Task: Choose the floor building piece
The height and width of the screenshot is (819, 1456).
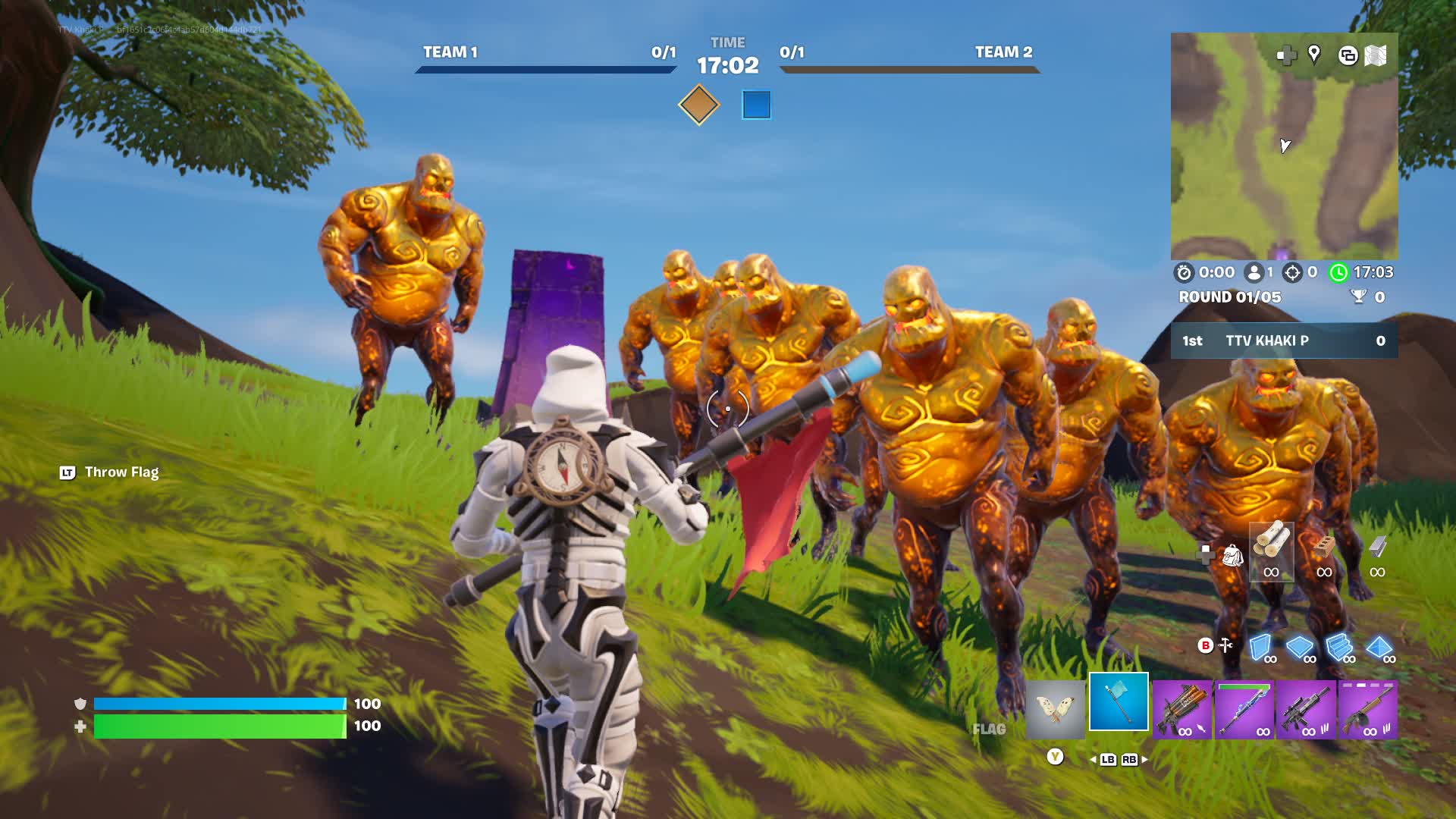Action: coord(1300,648)
